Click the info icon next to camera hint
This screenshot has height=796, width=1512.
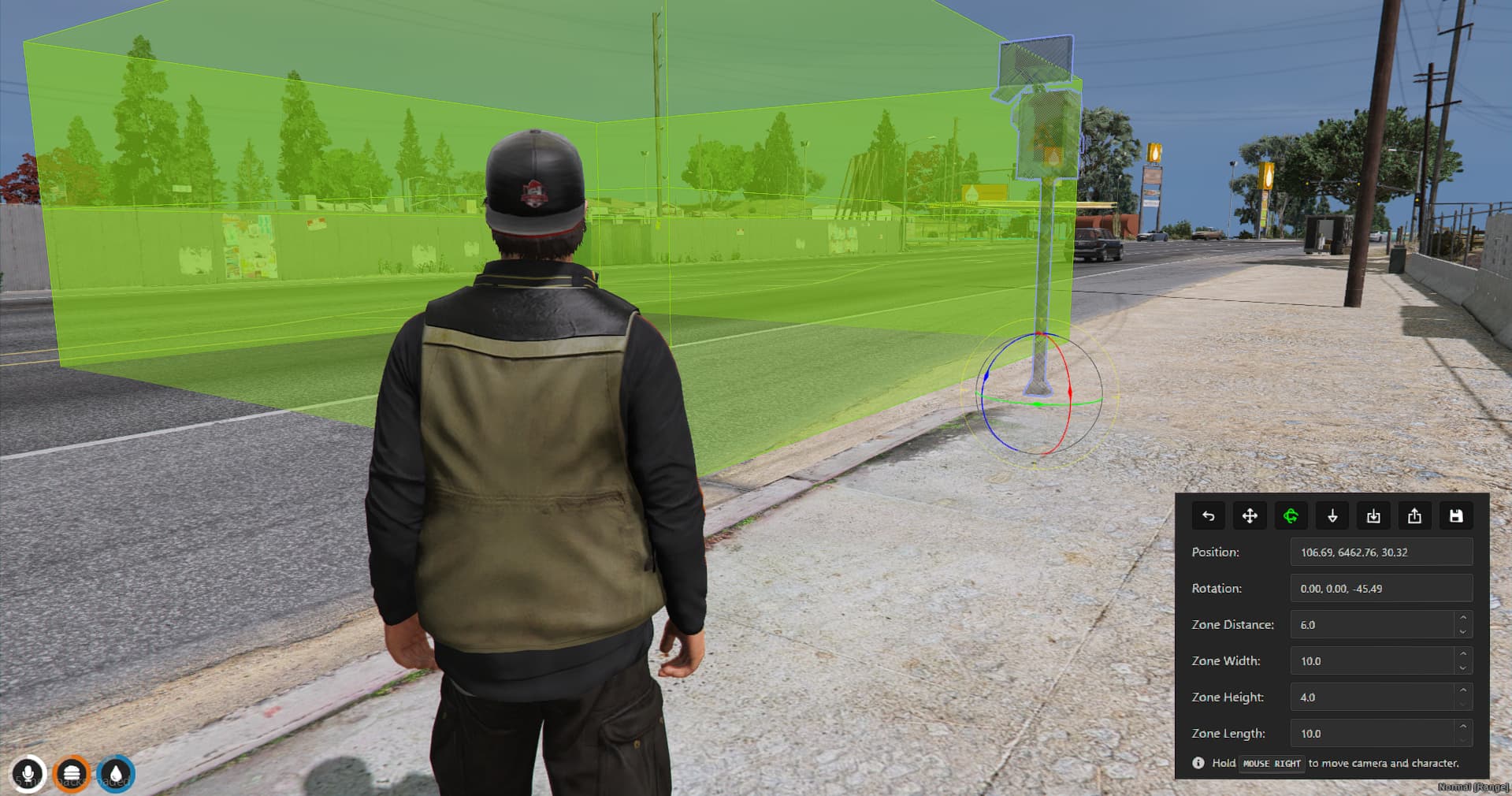[x=1197, y=763]
